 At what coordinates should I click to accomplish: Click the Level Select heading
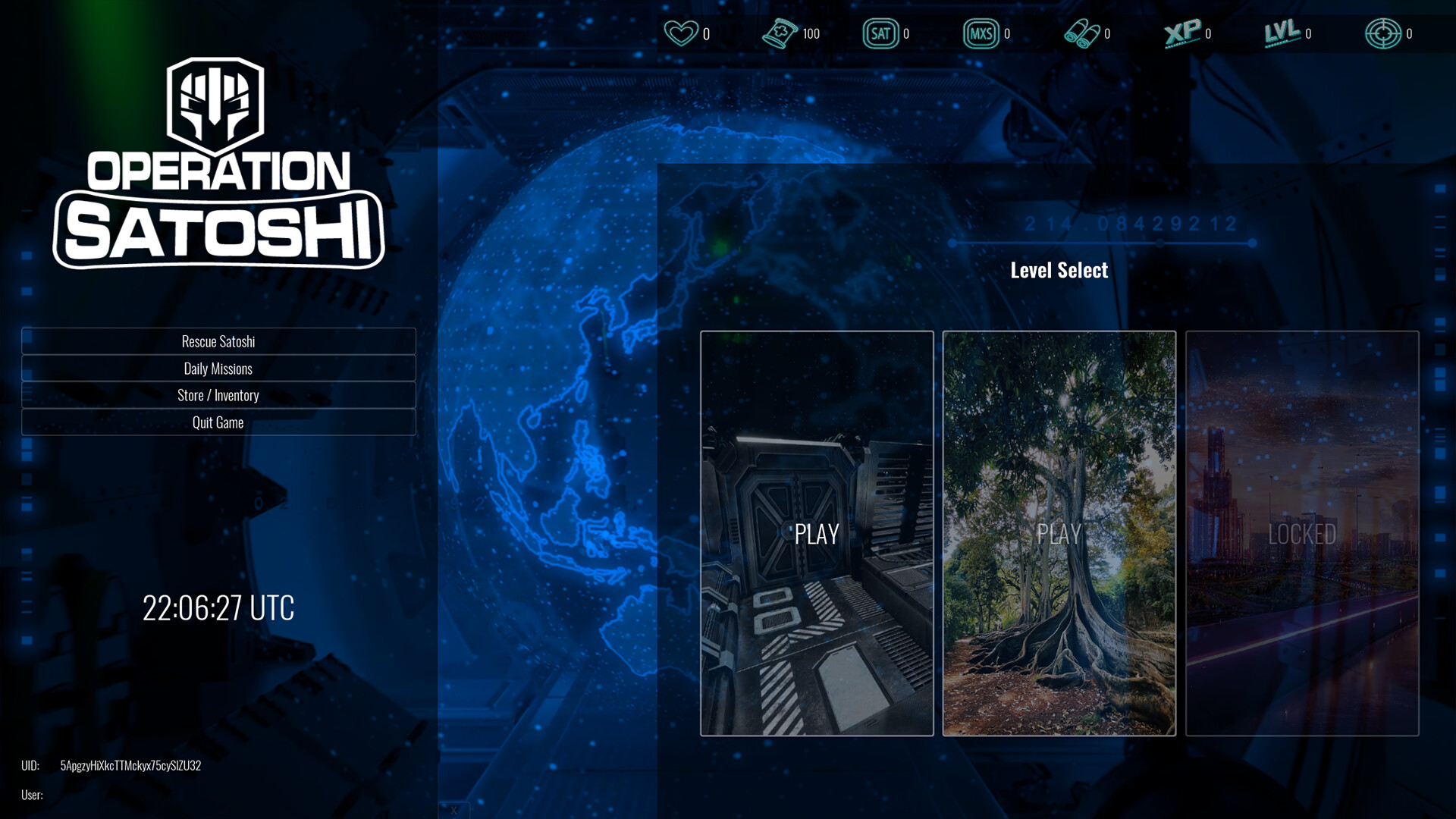coord(1059,270)
